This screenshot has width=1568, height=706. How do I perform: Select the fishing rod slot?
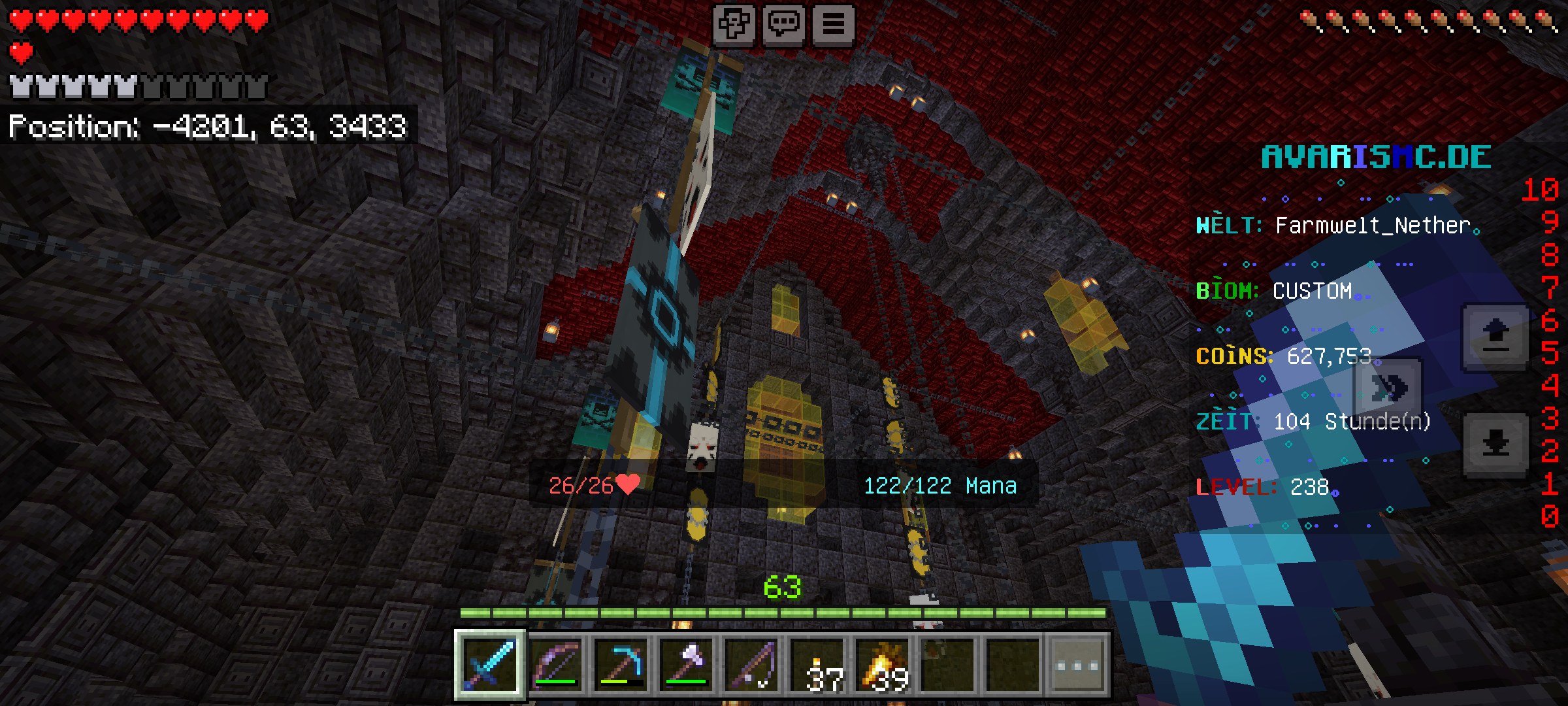[752, 665]
